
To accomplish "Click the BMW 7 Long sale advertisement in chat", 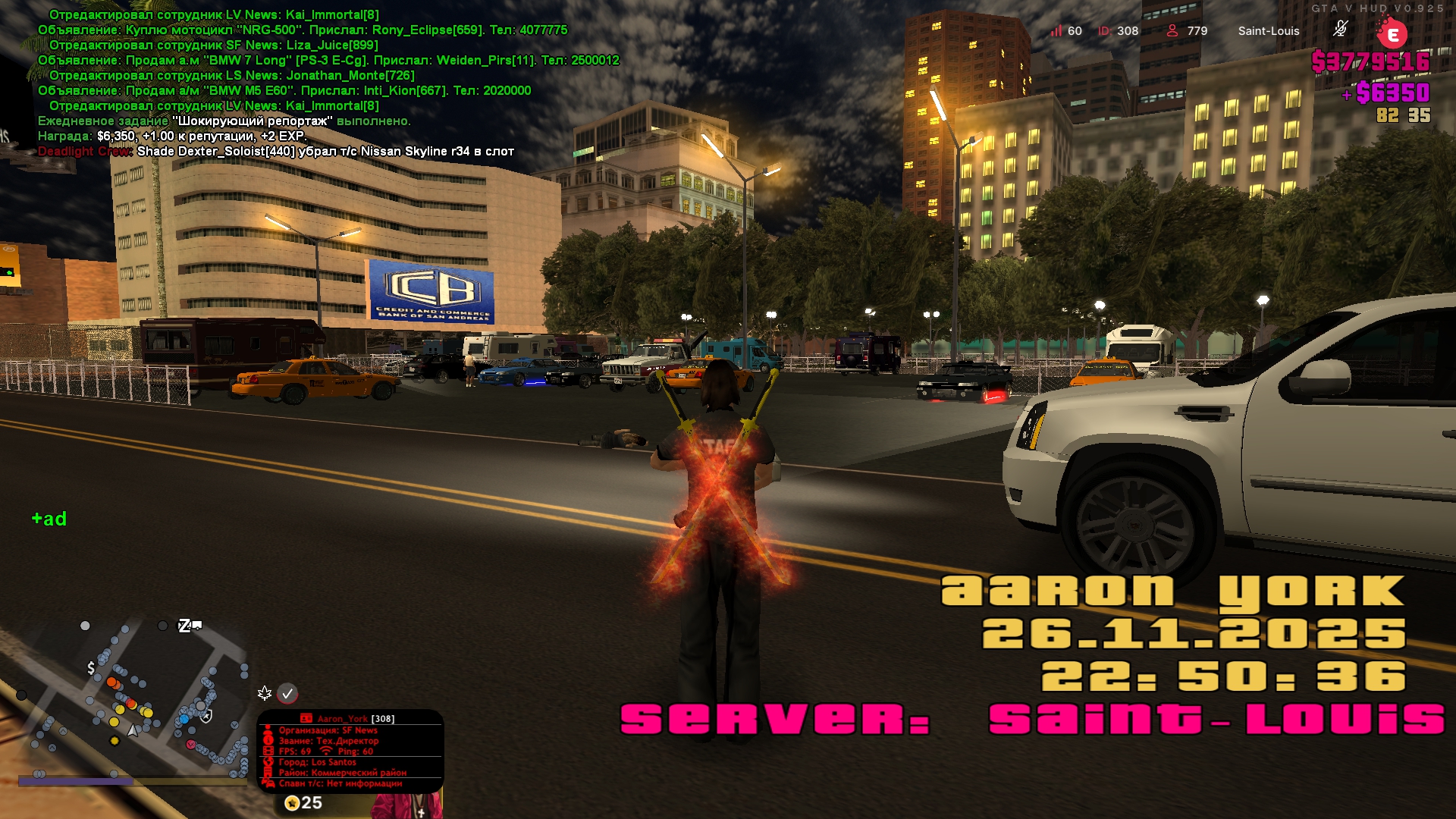I will click(x=328, y=60).
